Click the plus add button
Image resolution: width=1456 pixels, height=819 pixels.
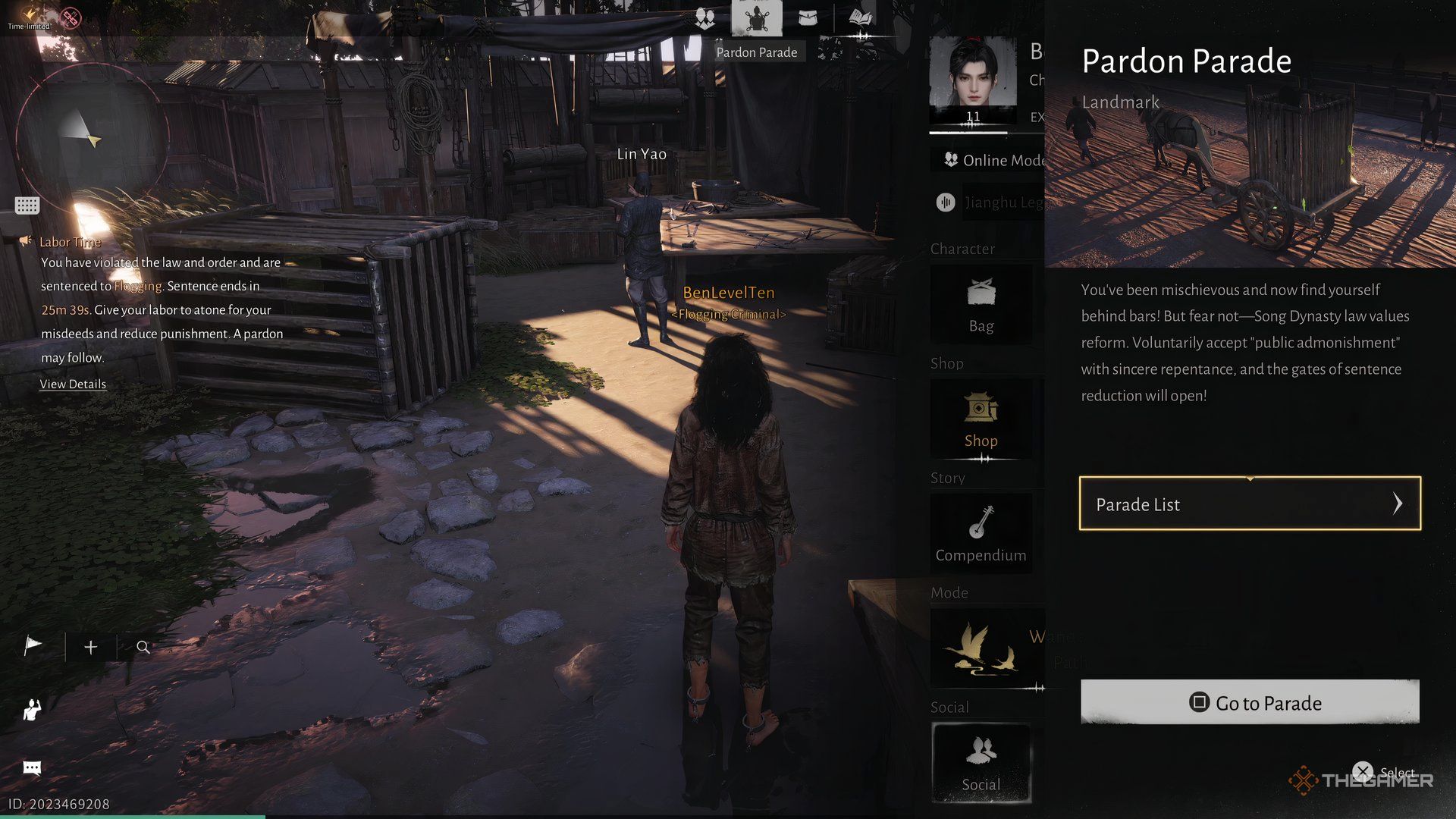[x=91, y=647]
